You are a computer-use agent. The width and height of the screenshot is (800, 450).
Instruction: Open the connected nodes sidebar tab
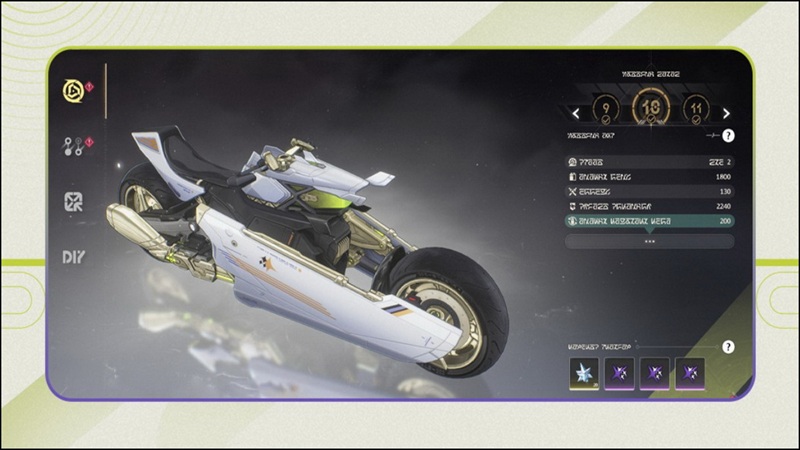tap(72, 146)
